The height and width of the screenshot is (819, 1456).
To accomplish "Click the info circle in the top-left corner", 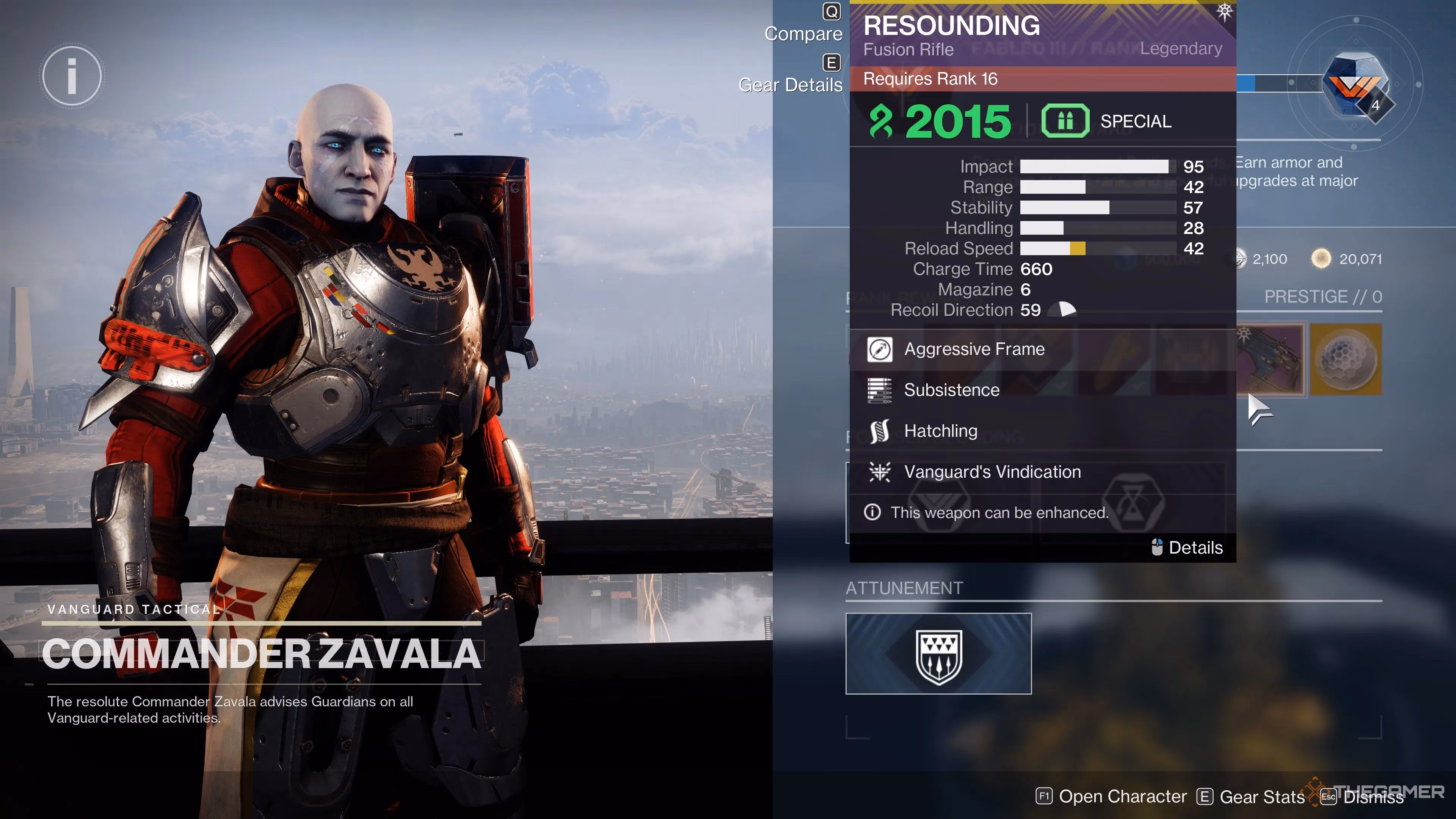I will [71, 75].
